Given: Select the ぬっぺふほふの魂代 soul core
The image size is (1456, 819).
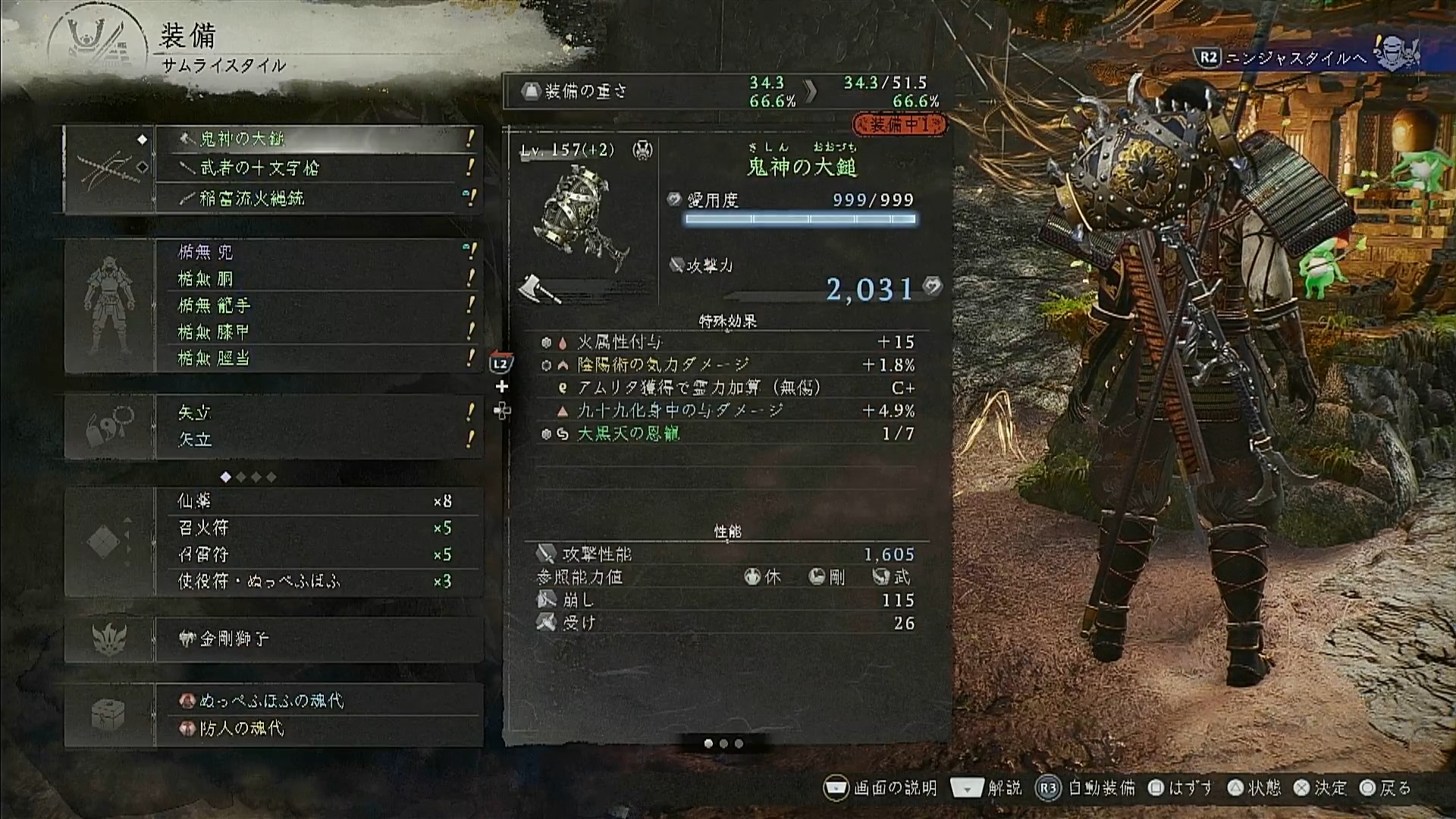Looking at the screenshot, I should [x=318, y=700].
